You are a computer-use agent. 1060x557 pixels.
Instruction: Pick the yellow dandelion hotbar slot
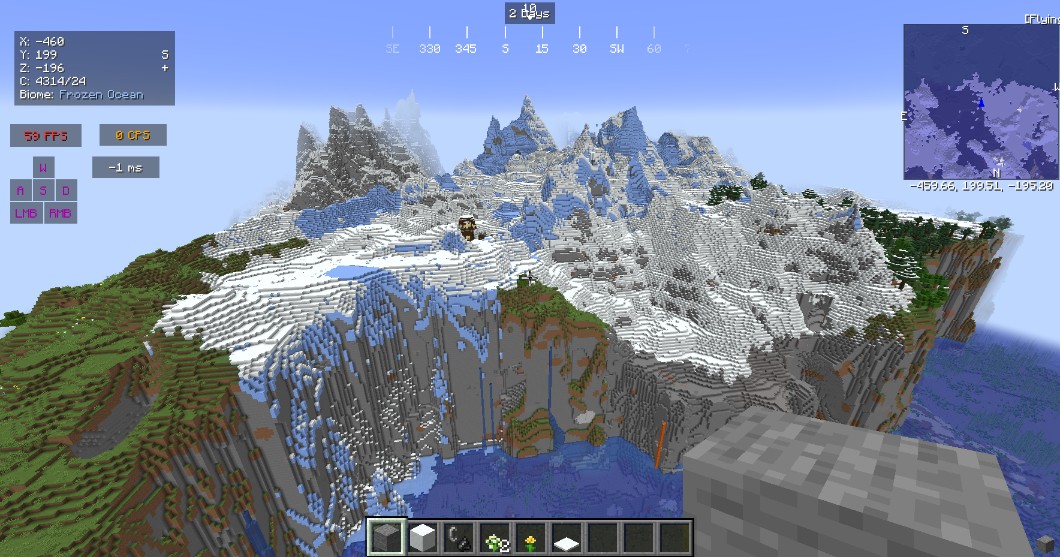pos(530,536)
